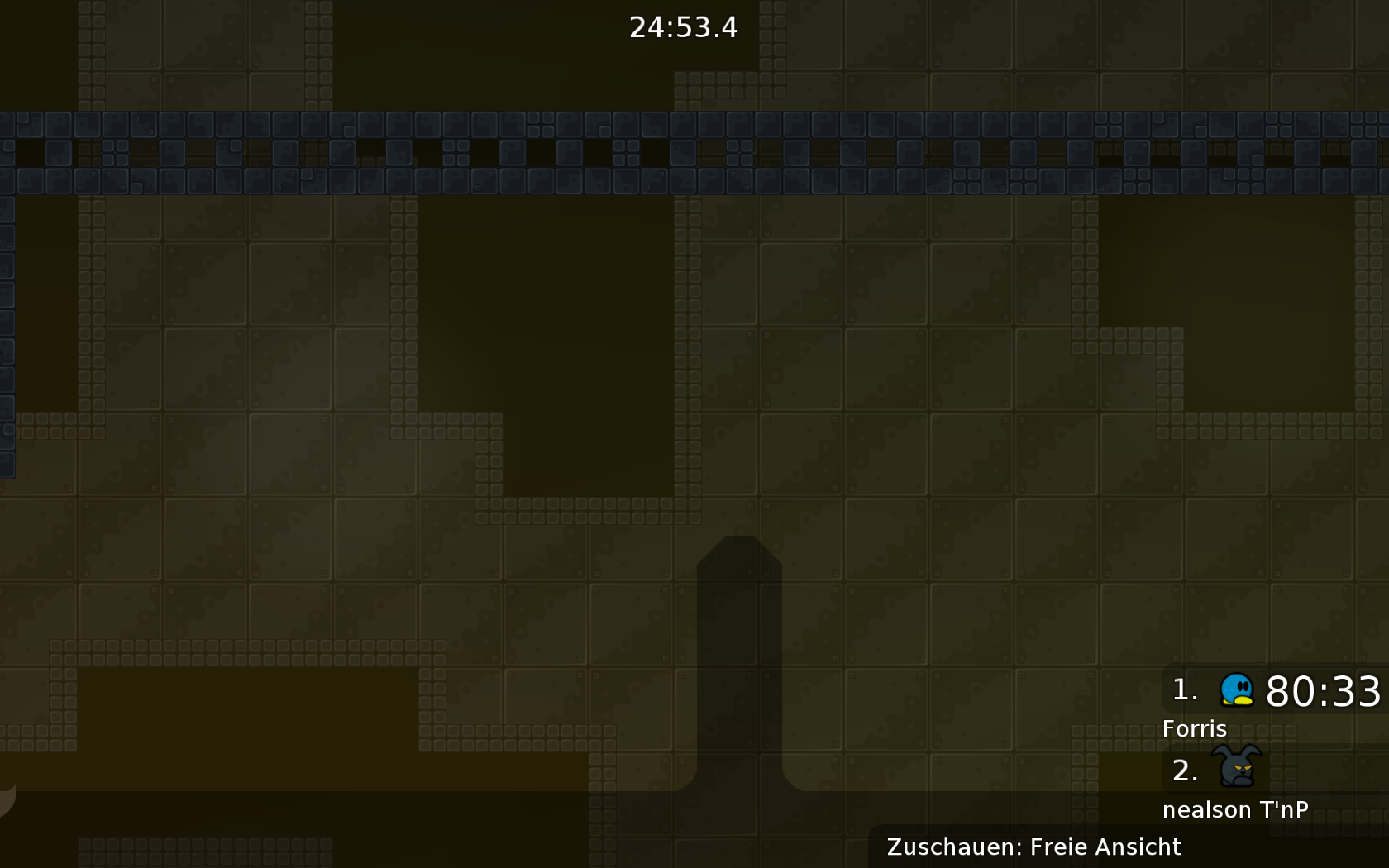1389x868 pixels.
Task: Click the player name Forris
Action: click(1196, 729)
